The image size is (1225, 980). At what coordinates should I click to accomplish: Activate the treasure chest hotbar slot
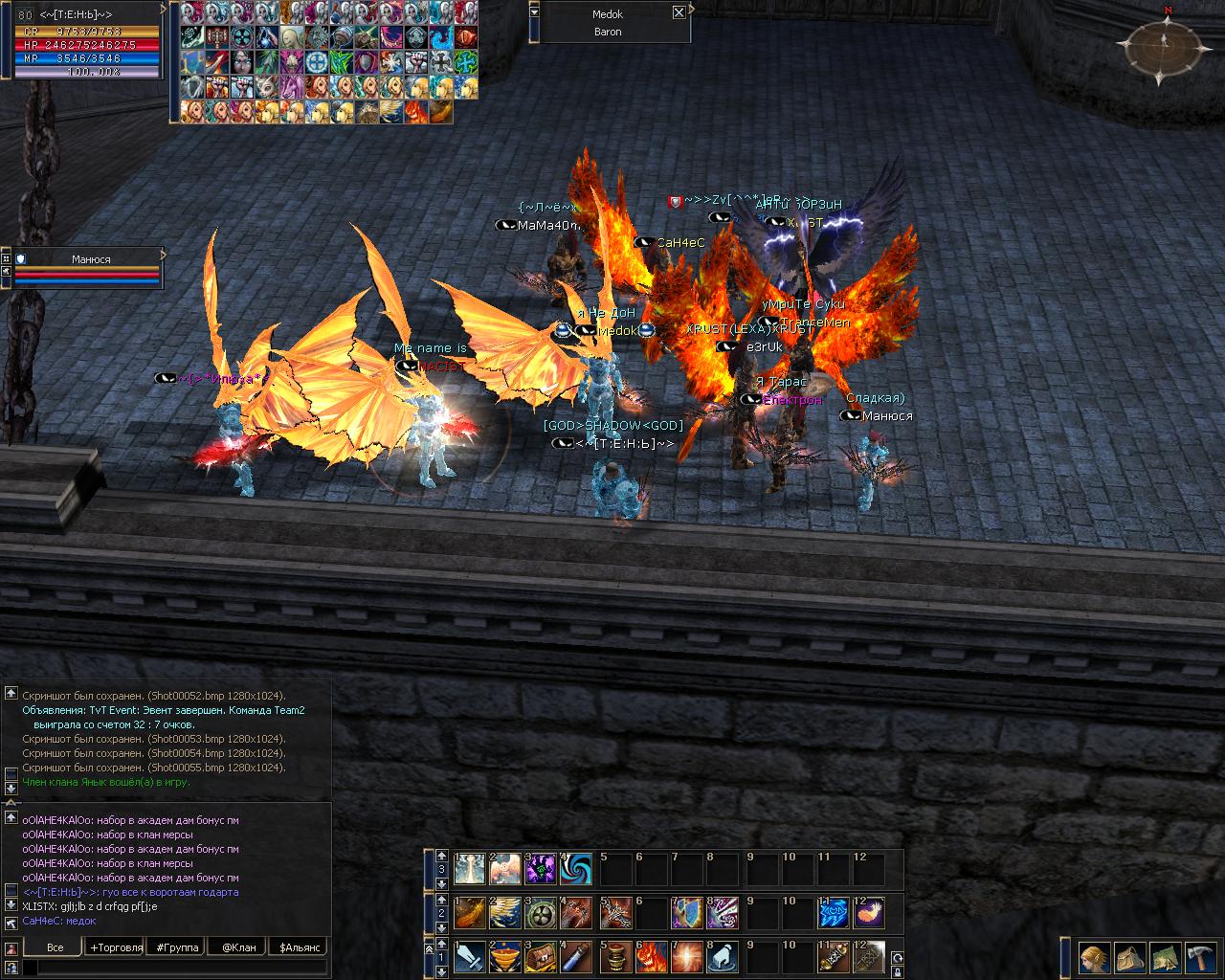(540, 957)
